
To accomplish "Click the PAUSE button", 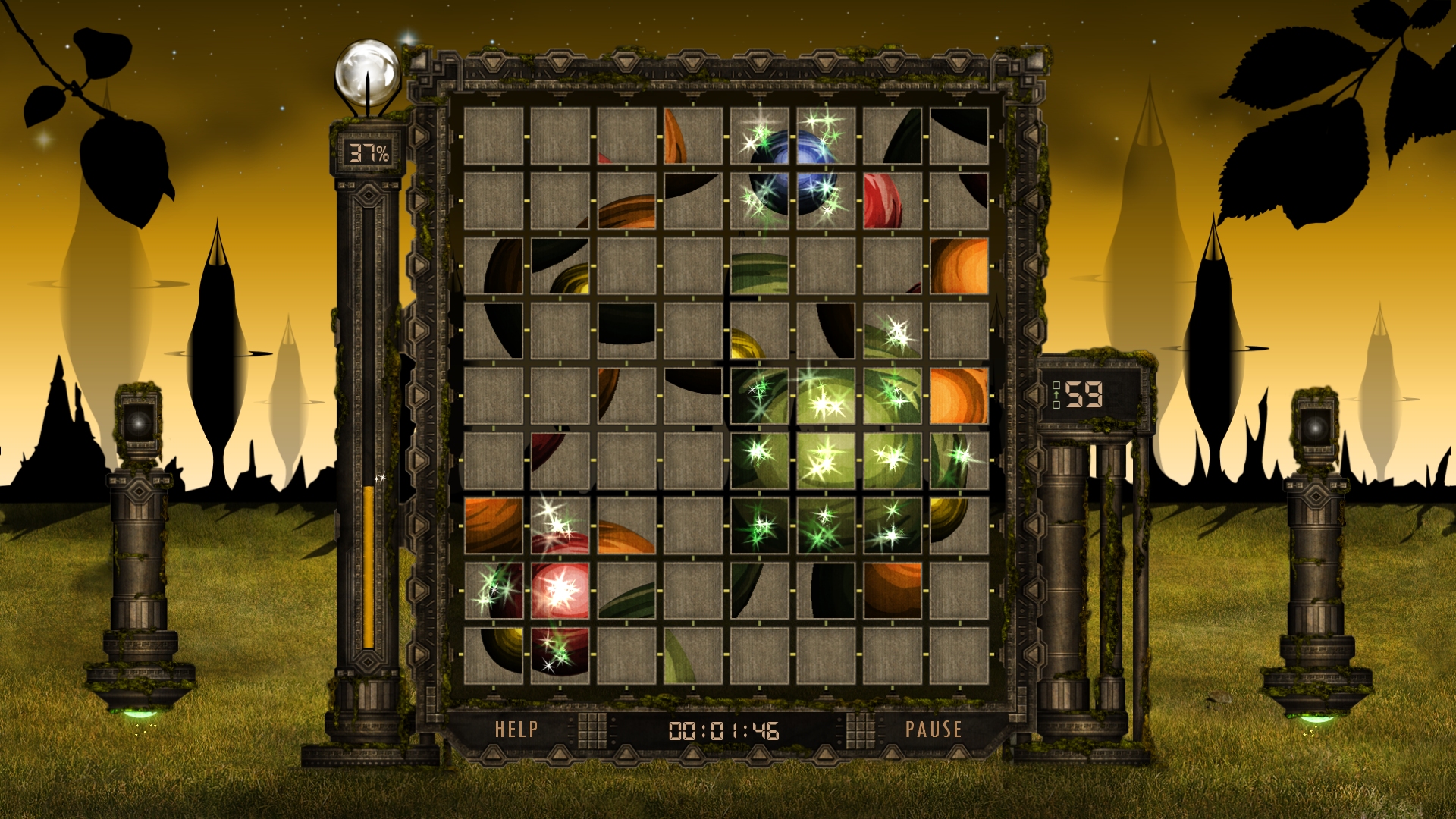I will pyautogui.click(x=935, y=730).
